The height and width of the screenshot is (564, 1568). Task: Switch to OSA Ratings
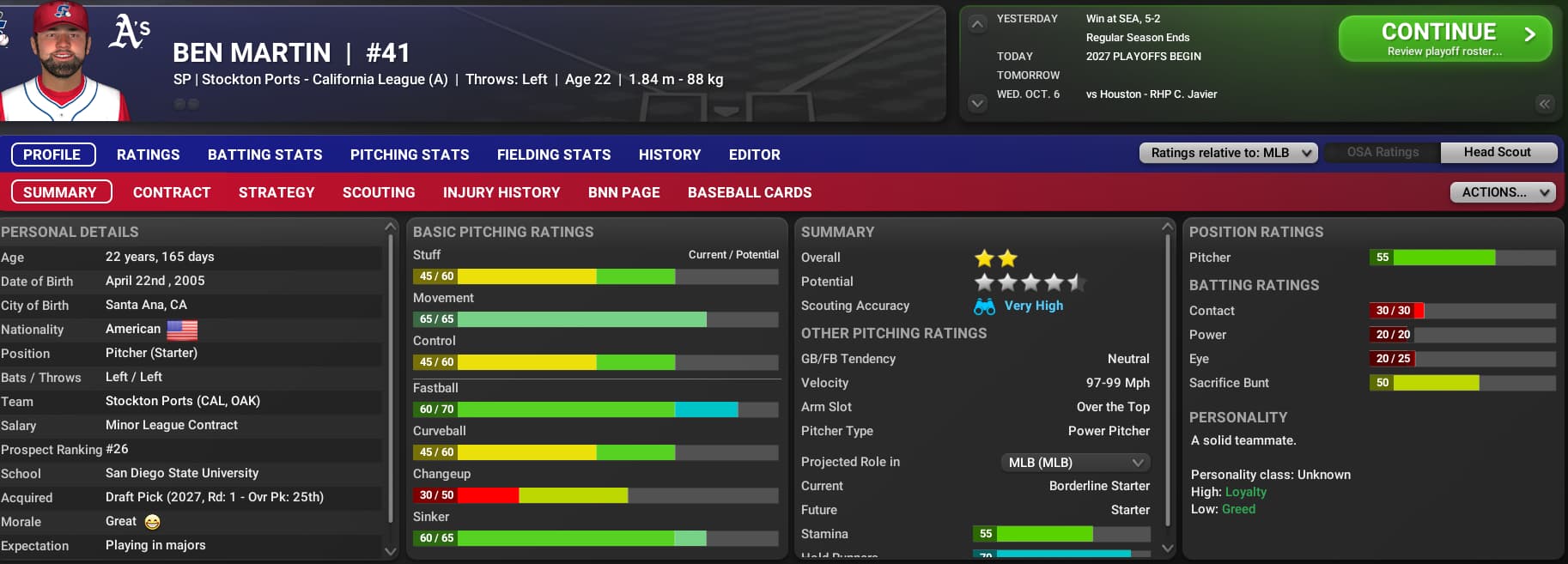tap(1383, 153)
